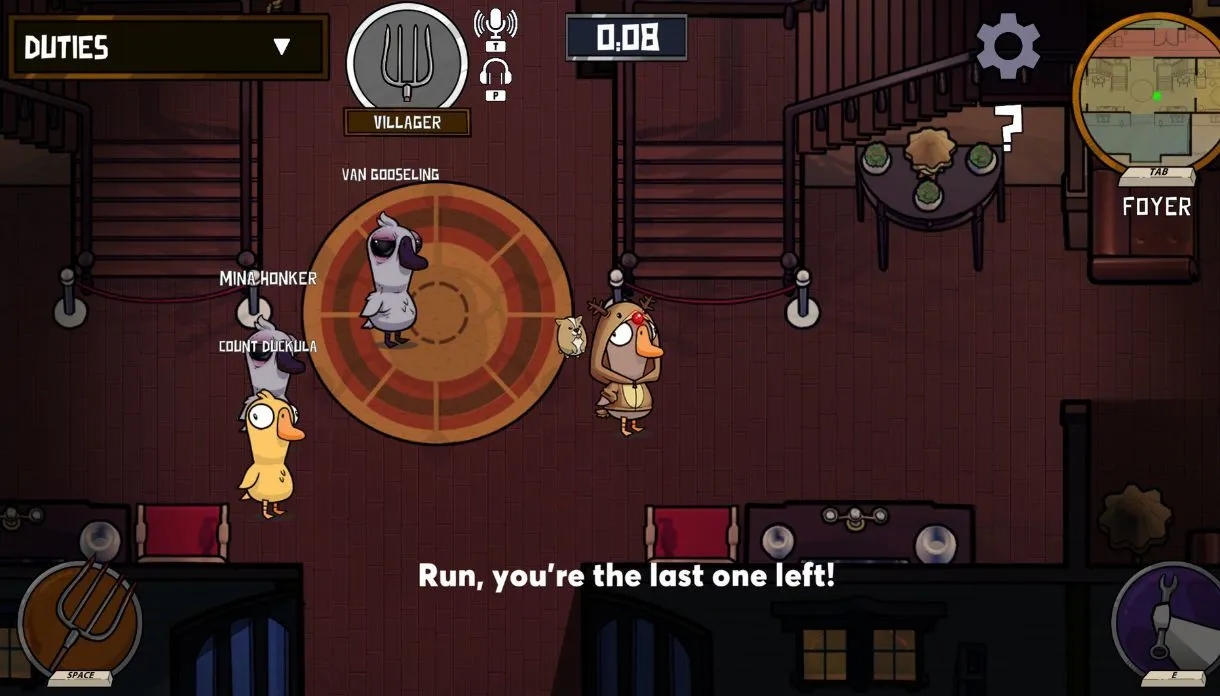Click the Villager role pitchfork badge

click(407, 60)
